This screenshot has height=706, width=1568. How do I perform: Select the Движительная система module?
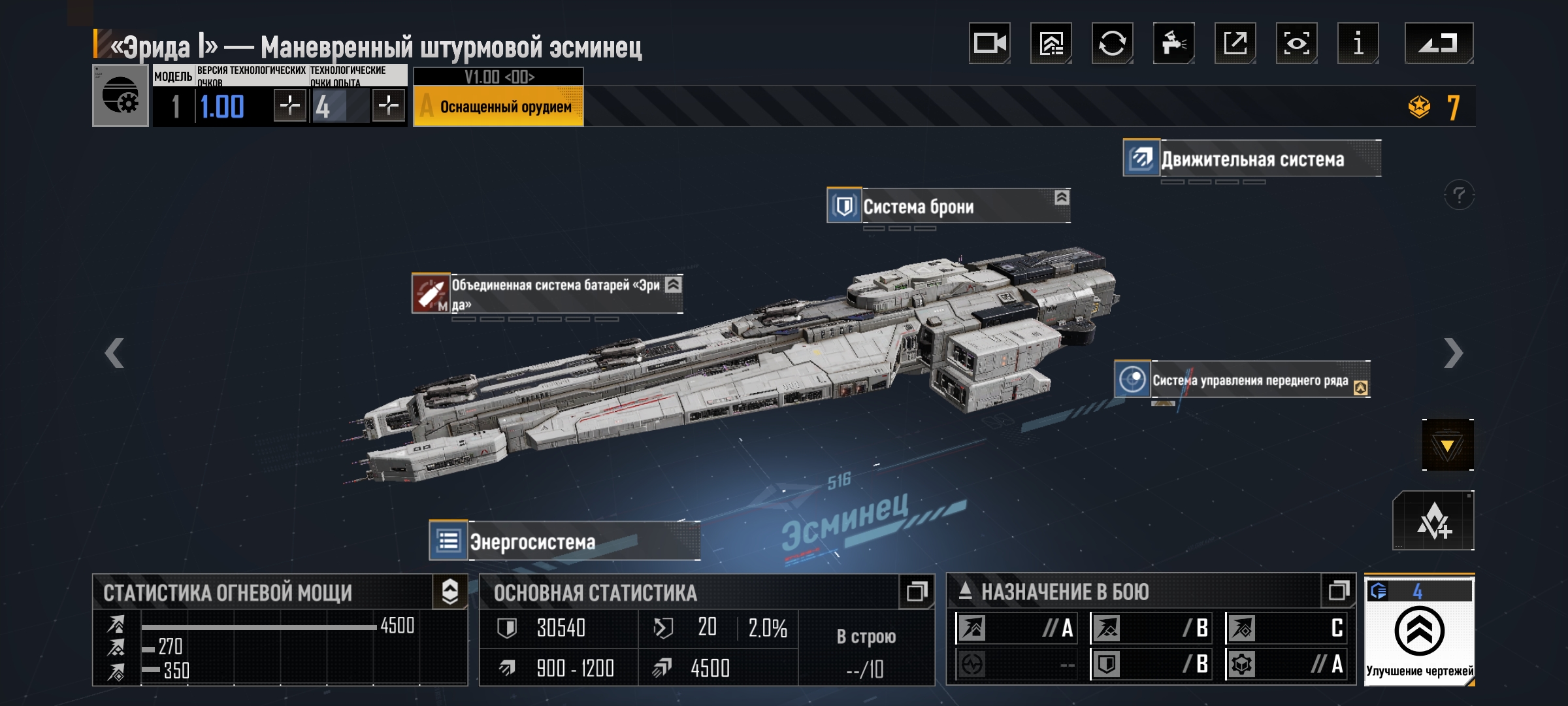pos(1252,159)
